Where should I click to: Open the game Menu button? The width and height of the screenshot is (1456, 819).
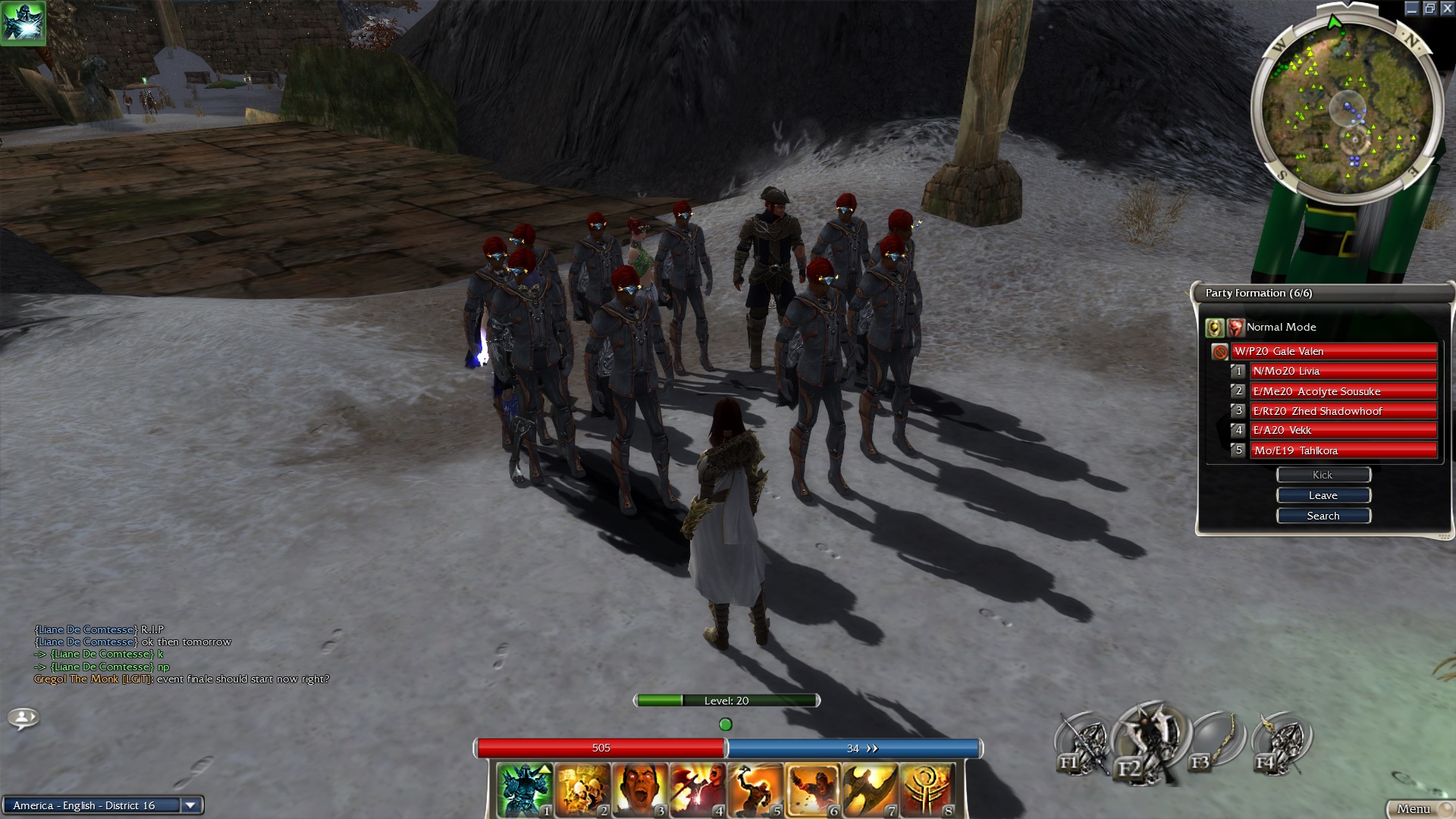click(1414, 808)
